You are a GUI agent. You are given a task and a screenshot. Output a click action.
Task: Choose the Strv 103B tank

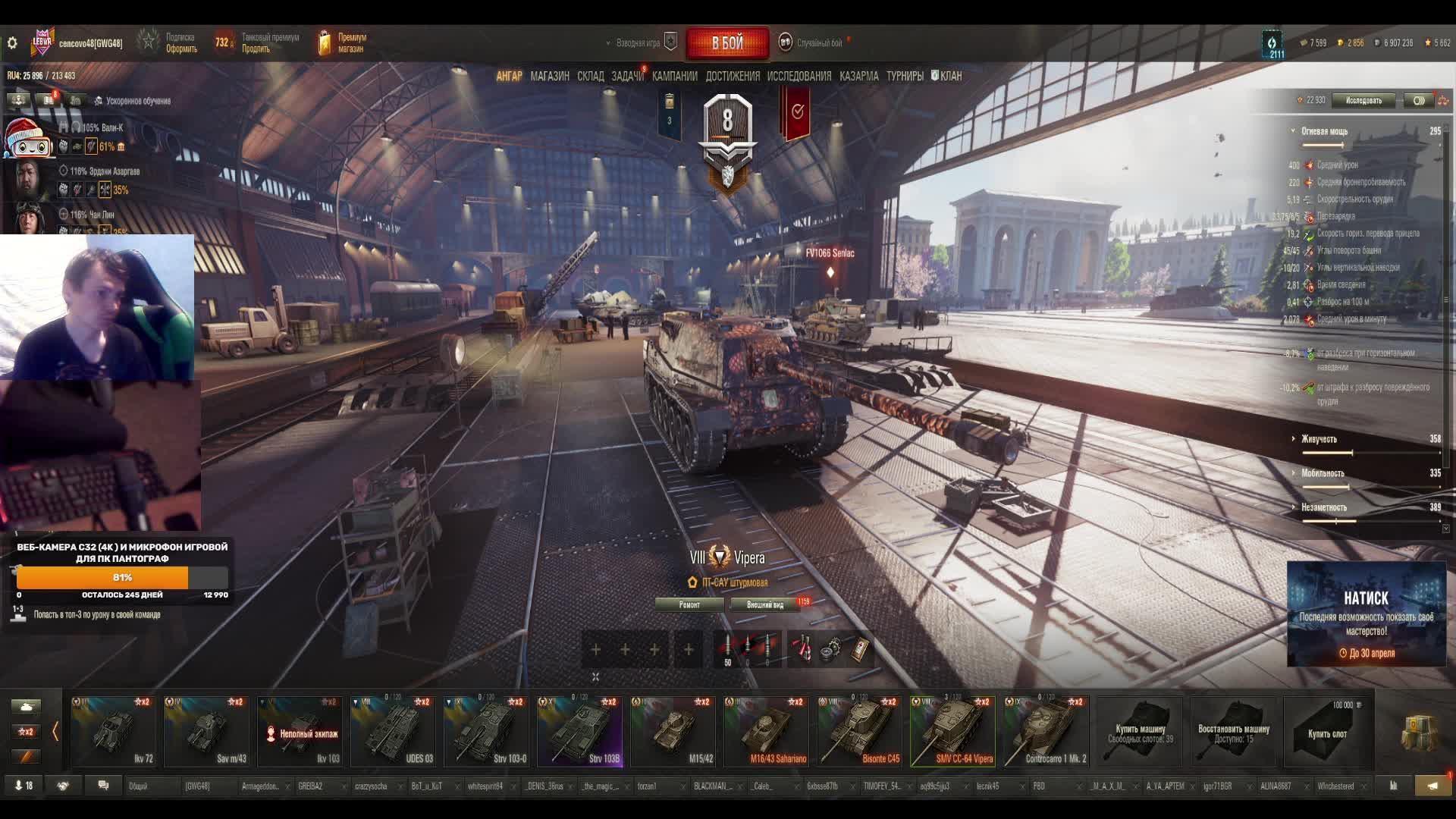[x=579, y=732]
